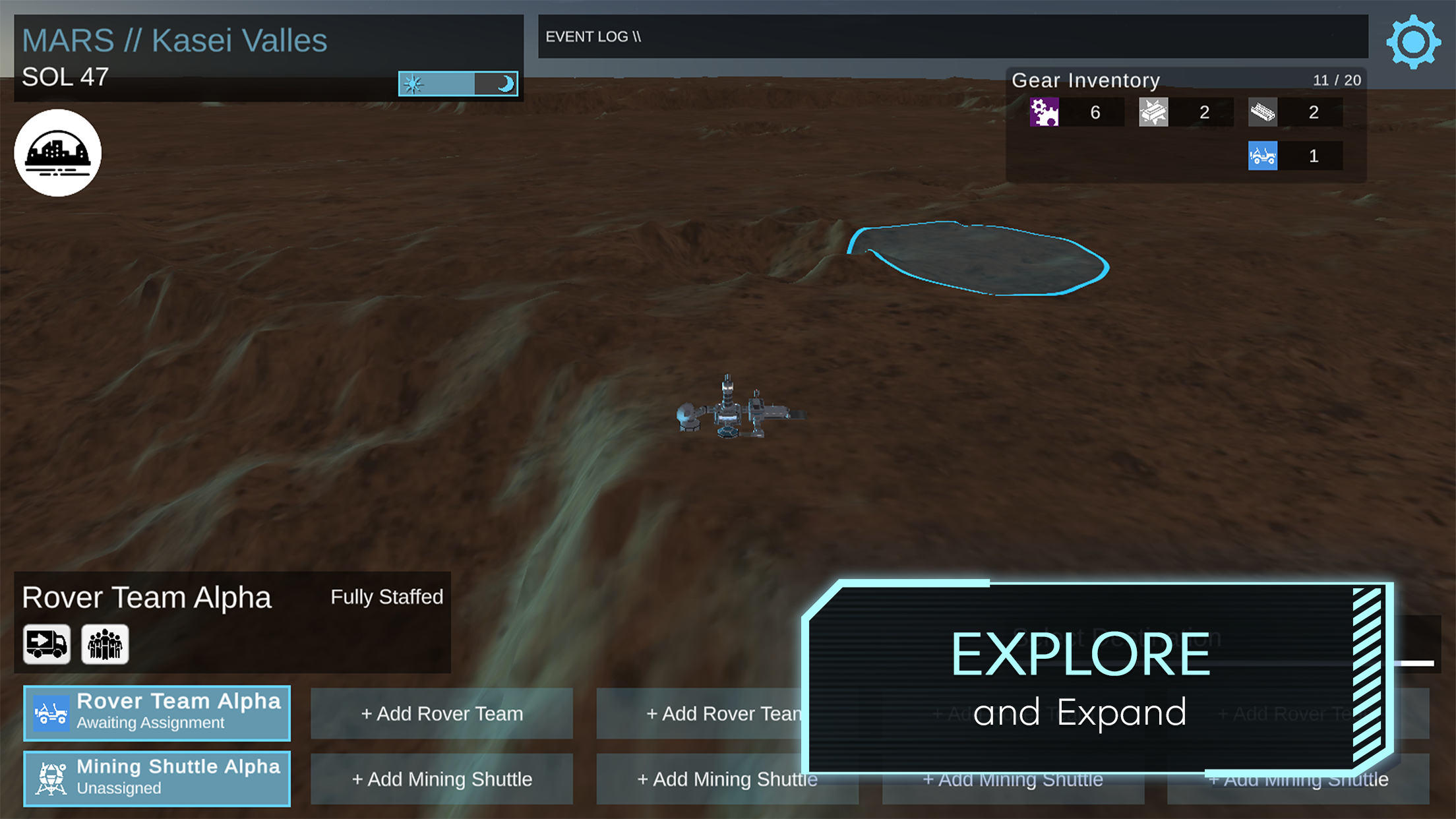The height and width of the screenshot is (819, 1456).
Task: Click the + Add Mining Shuttle button
Action: point(442,779)
